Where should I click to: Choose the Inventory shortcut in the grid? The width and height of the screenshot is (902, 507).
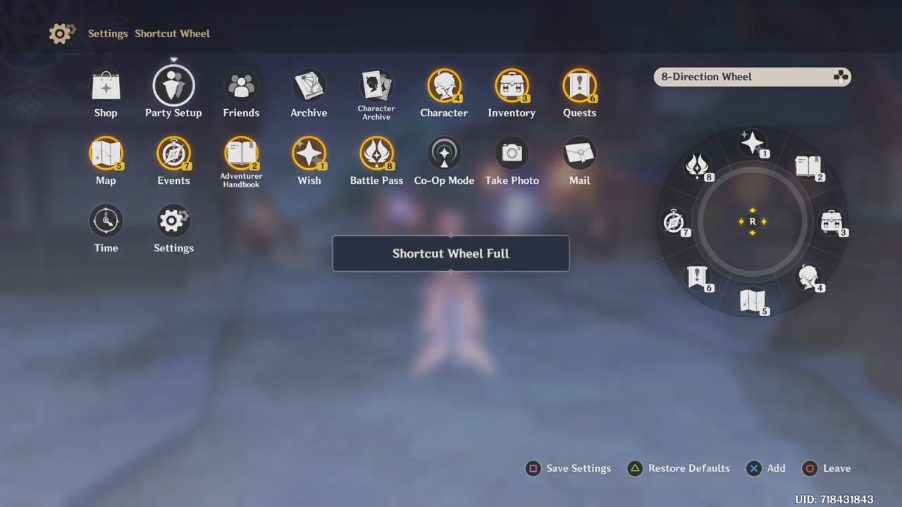click(512, 86)
